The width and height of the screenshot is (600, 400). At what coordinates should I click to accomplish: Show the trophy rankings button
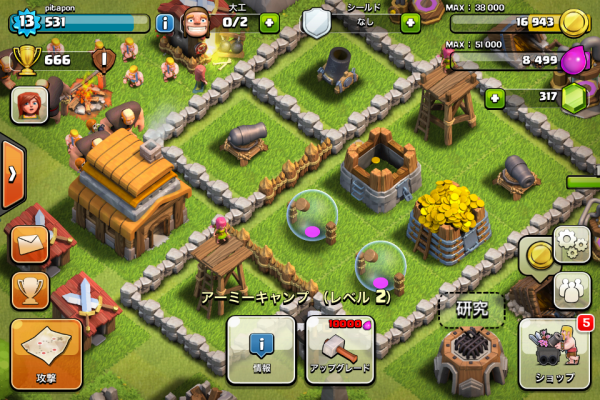tap(30, 290)
